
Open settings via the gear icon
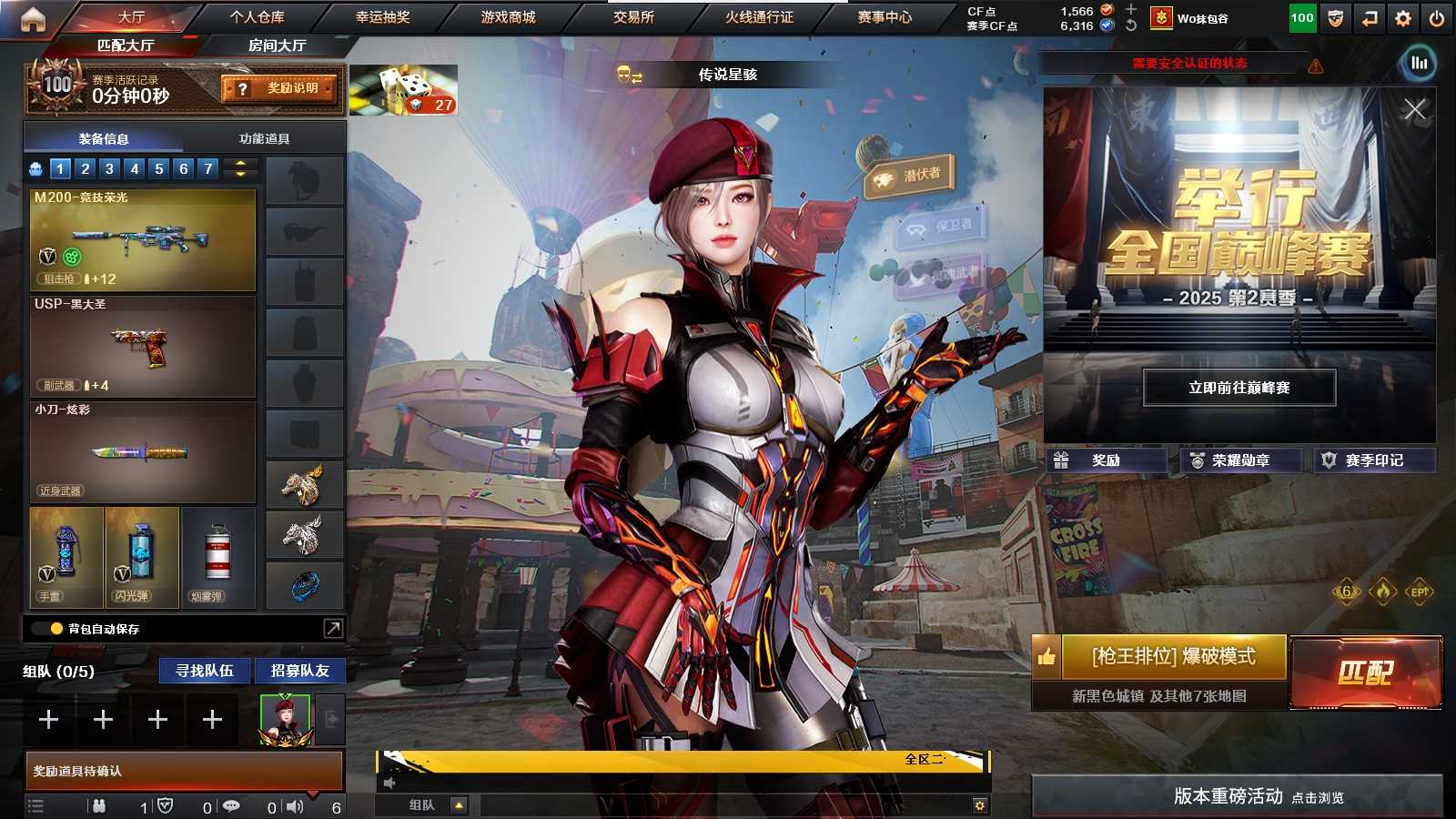(x=1403, y=18)
